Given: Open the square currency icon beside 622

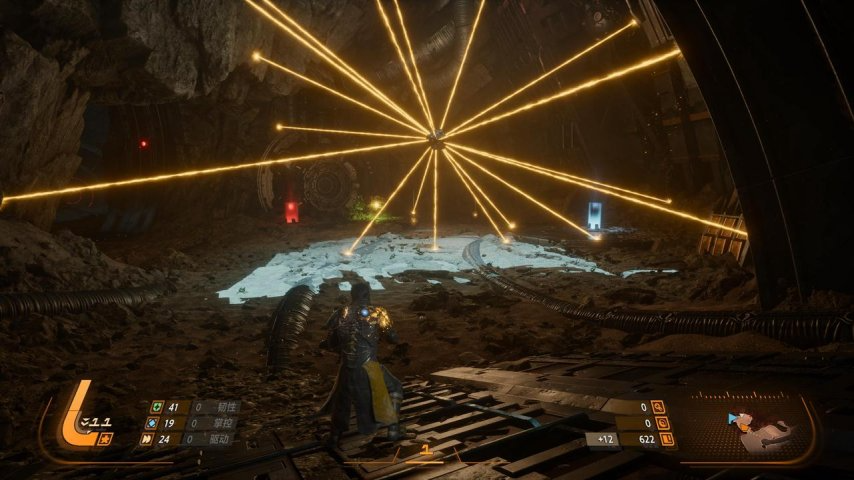Looking at the screenshot, I should [x=667, y=439].
